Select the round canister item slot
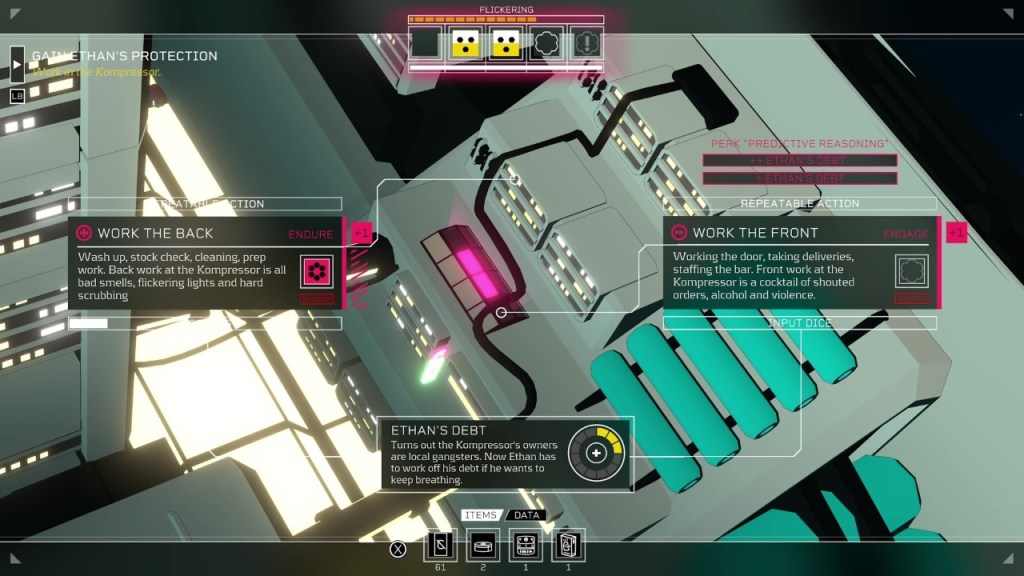This screenshot has width=1024, height=576. click(484, 545)
